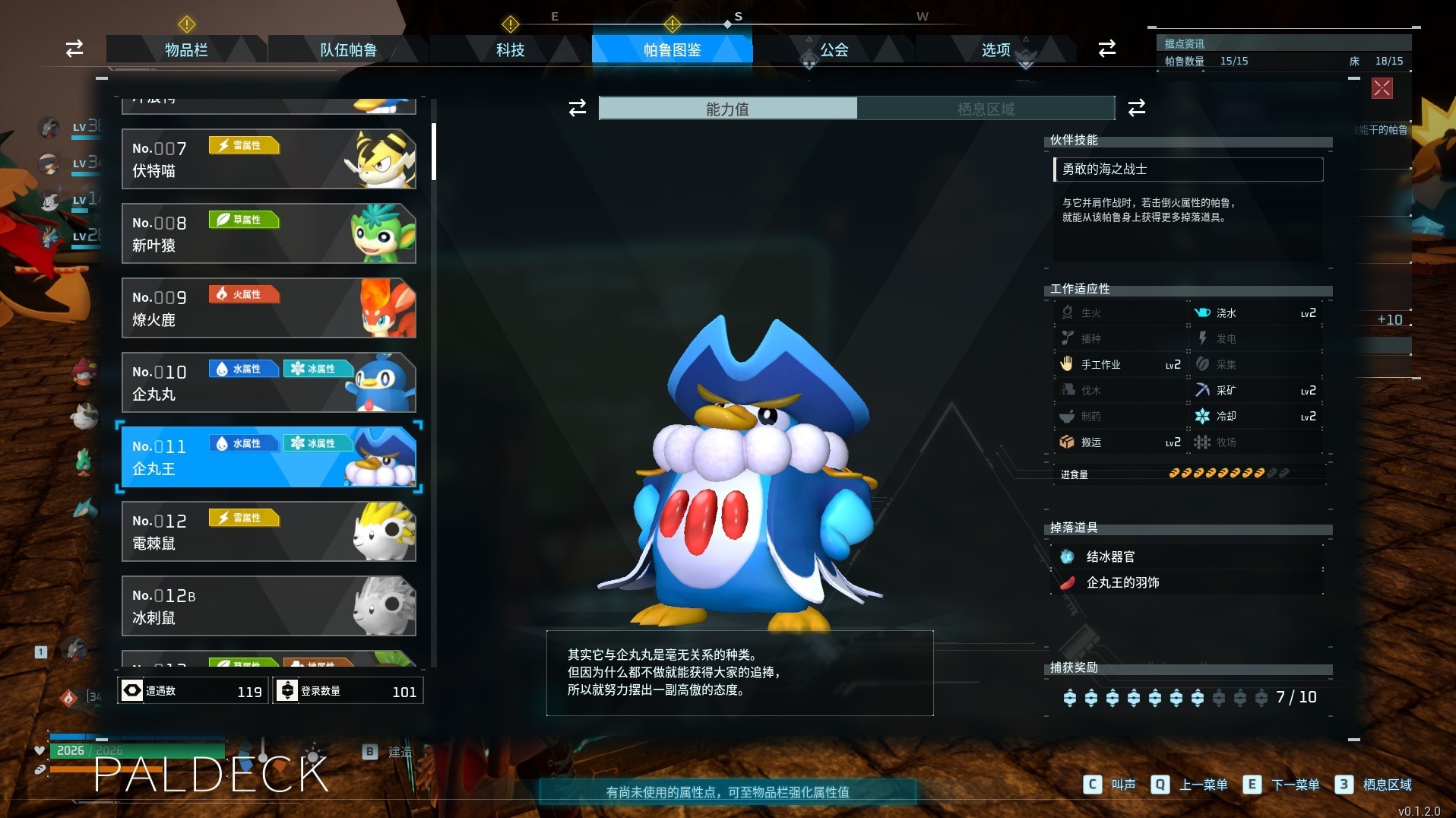
Task: Click the 手工作业 handiwork suitability icon
Action: click(1068, 364)
